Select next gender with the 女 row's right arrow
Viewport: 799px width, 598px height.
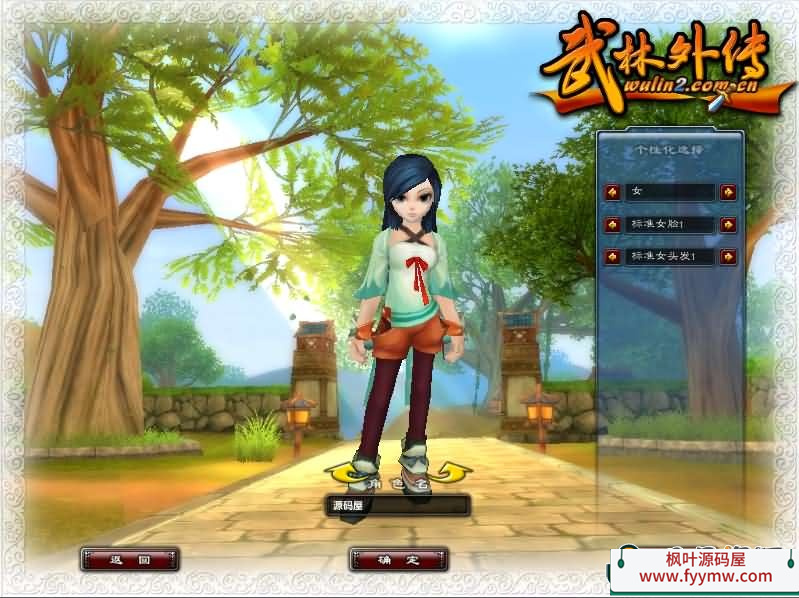pyautogui.click(x=728, y=191)
